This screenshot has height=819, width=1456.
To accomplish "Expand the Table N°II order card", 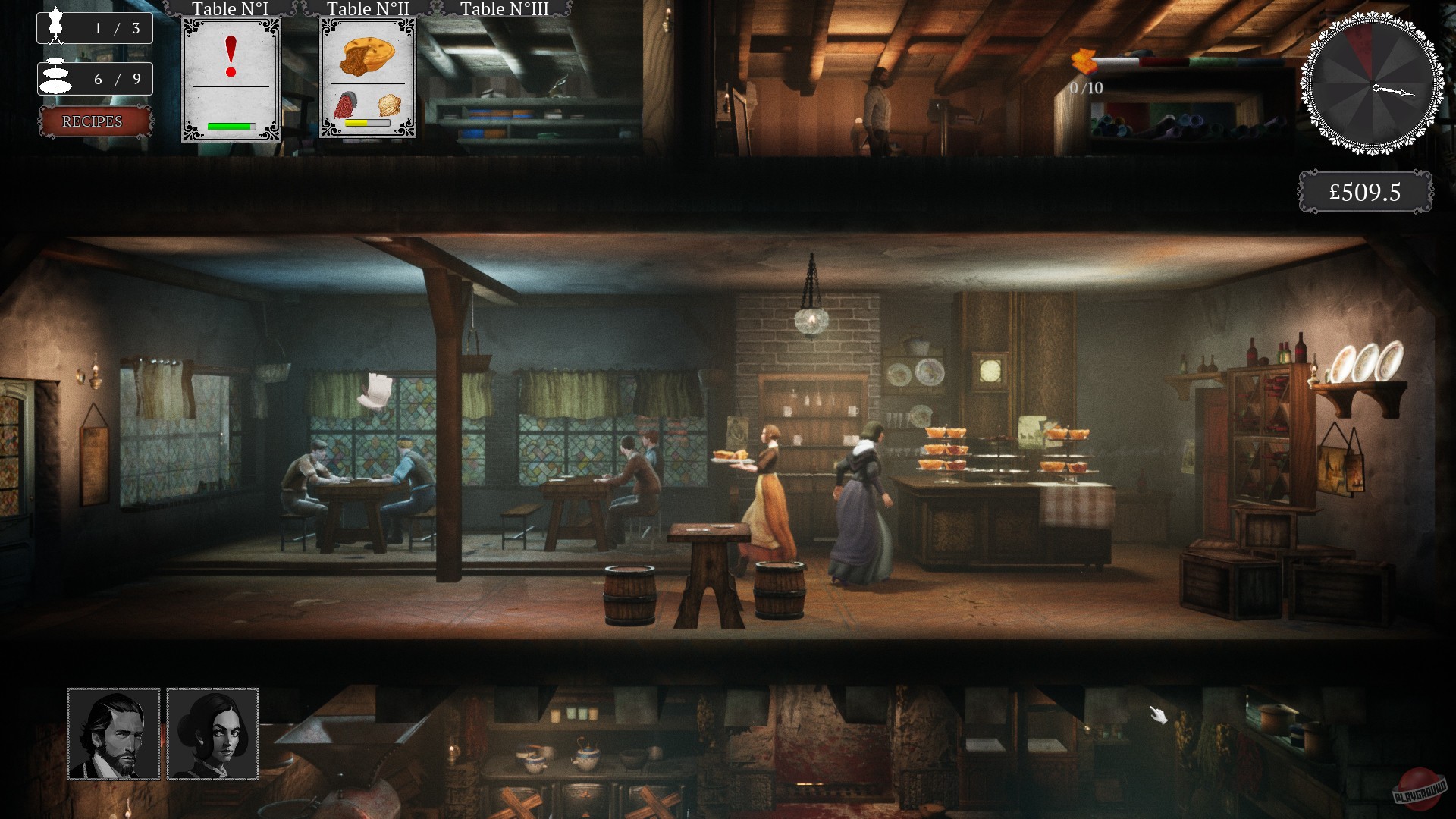I will [368, 78].
